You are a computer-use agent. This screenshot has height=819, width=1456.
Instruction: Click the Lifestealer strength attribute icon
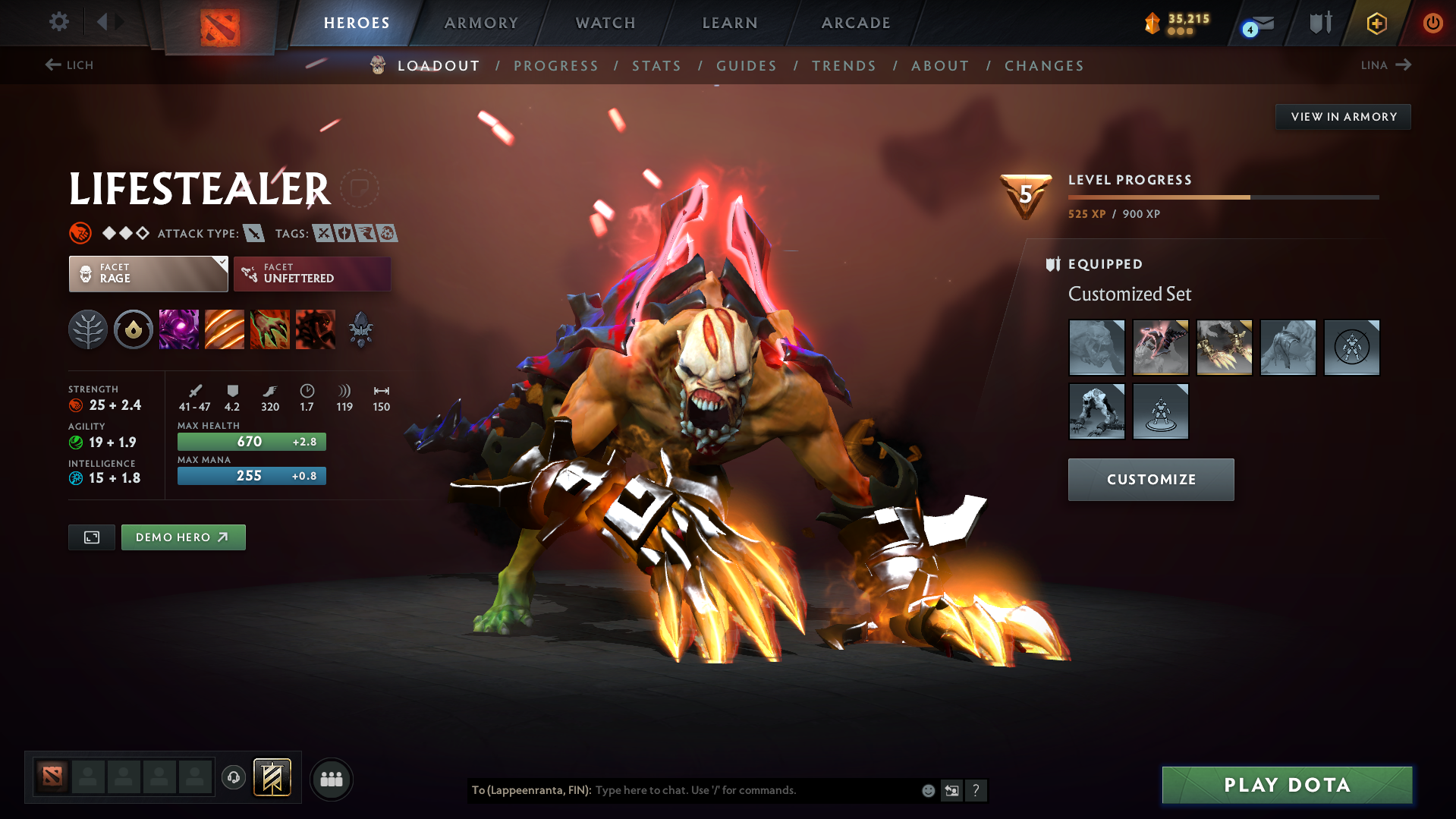tap(77, 405)
